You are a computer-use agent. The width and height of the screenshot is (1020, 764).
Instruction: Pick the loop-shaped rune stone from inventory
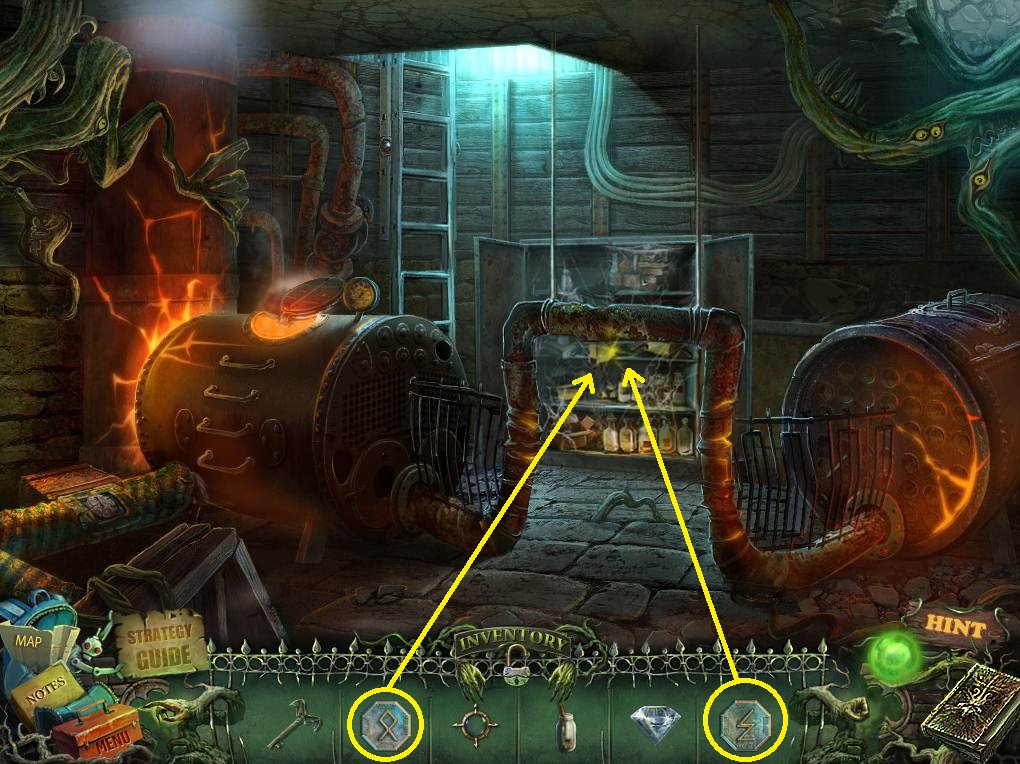click(x=385, y=719)
